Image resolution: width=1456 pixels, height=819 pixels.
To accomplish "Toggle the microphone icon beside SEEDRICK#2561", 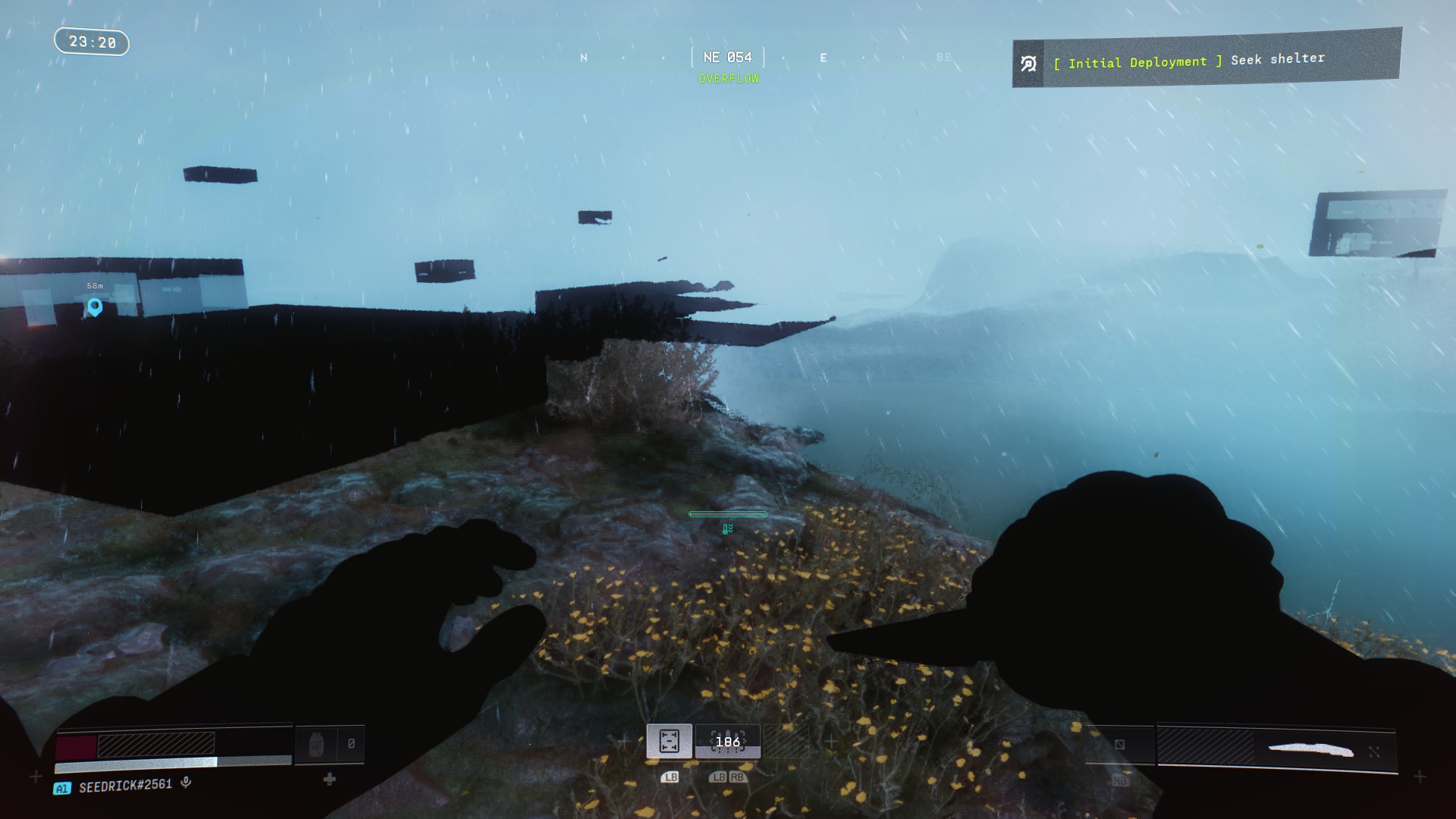I will (x=186, y=783).
